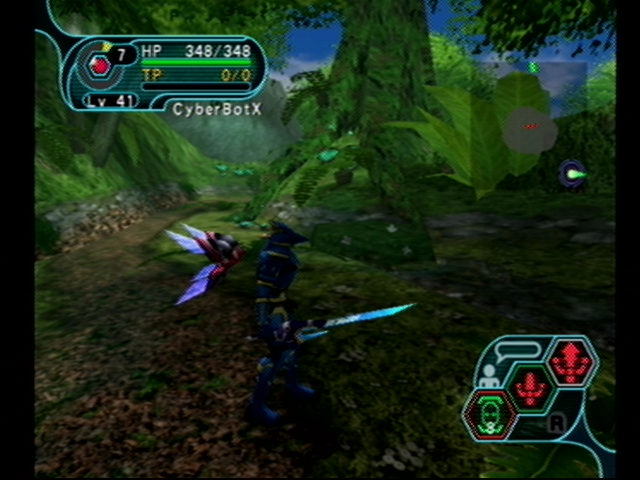Click the grey player silhouette icon
Image resolution: width=640 pixels, height=480 pixels.
click(490, 376)
